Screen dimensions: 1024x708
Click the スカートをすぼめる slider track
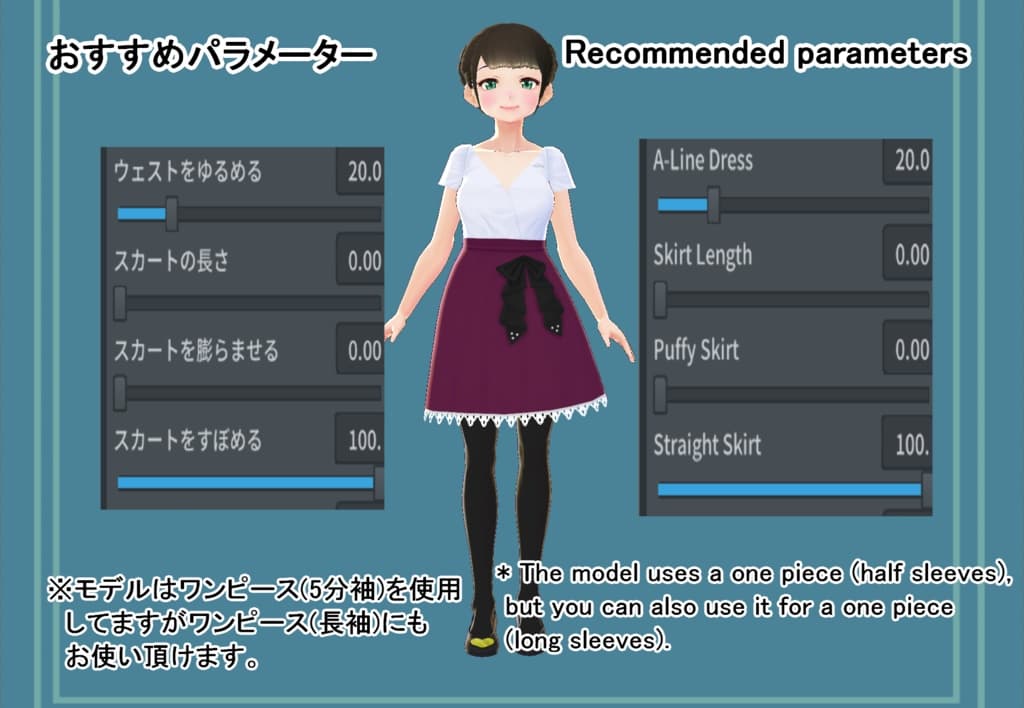pyautogui.click(x=245, y=483)
